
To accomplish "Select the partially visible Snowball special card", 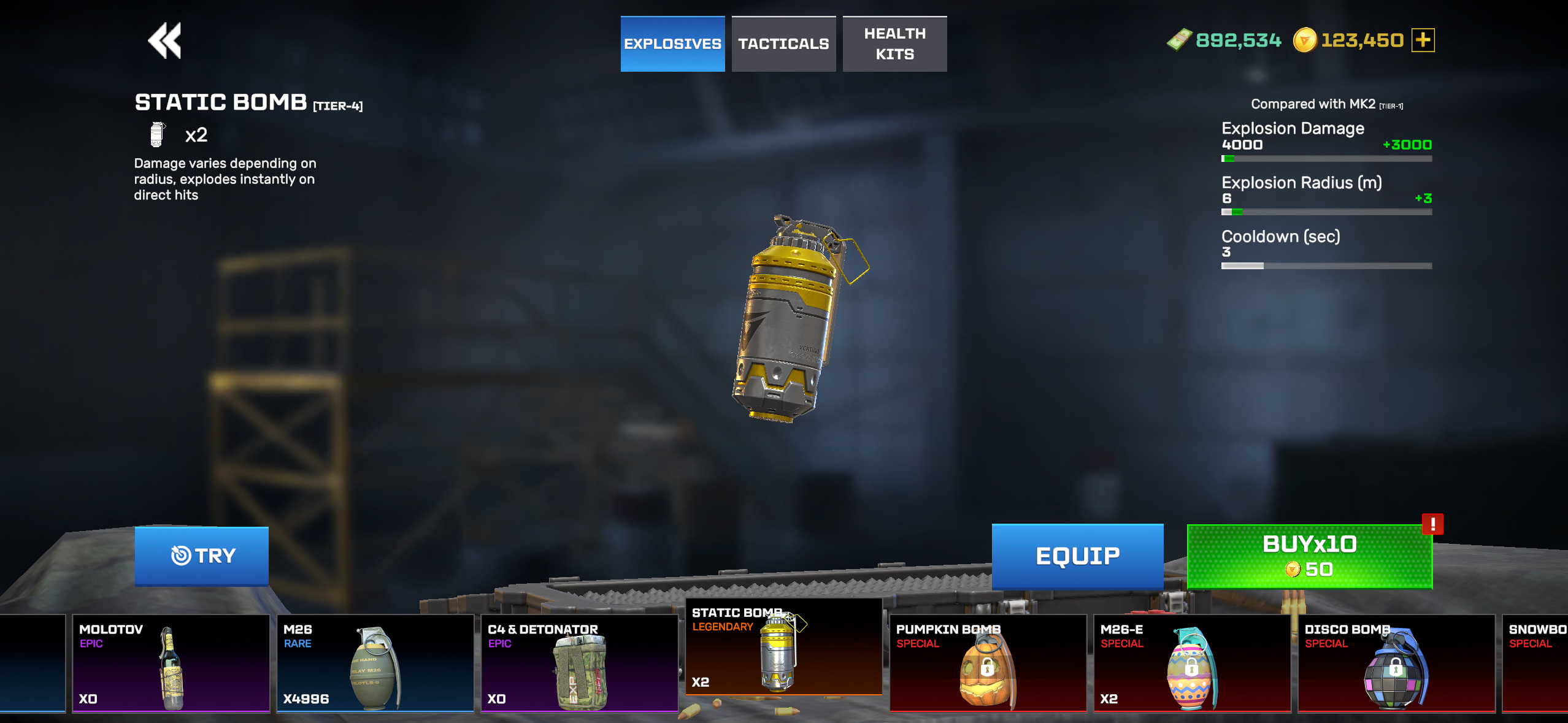I will [x=1536, y=664].
